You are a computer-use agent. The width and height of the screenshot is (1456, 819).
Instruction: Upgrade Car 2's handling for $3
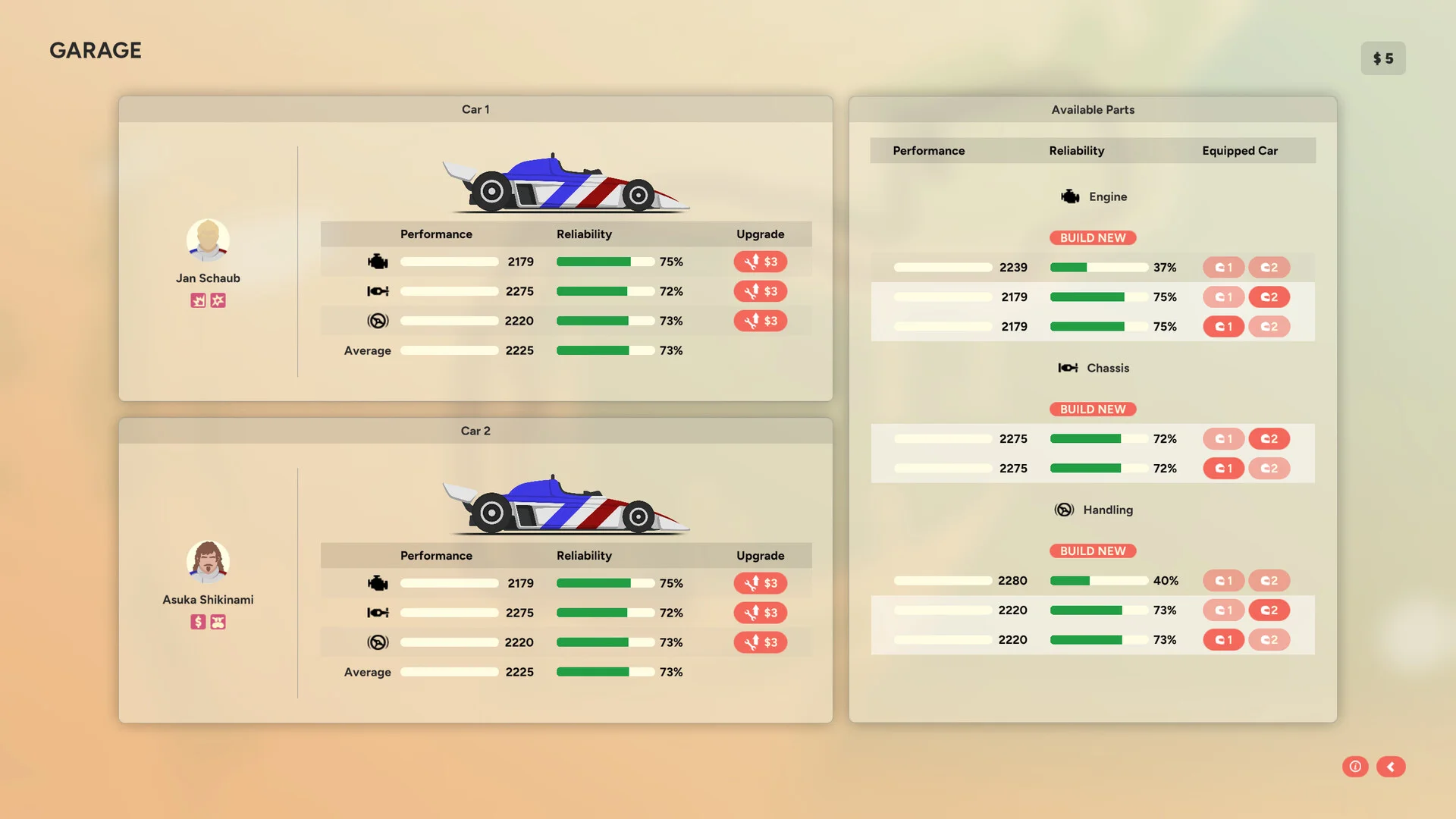pos(760,642)
